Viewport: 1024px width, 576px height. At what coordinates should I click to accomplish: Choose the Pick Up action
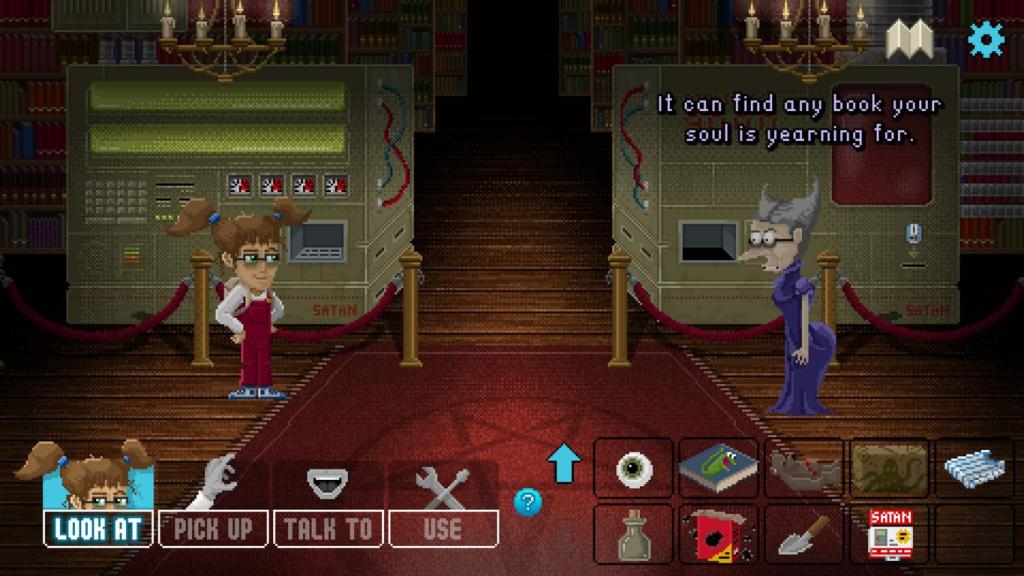coord(213,528)
